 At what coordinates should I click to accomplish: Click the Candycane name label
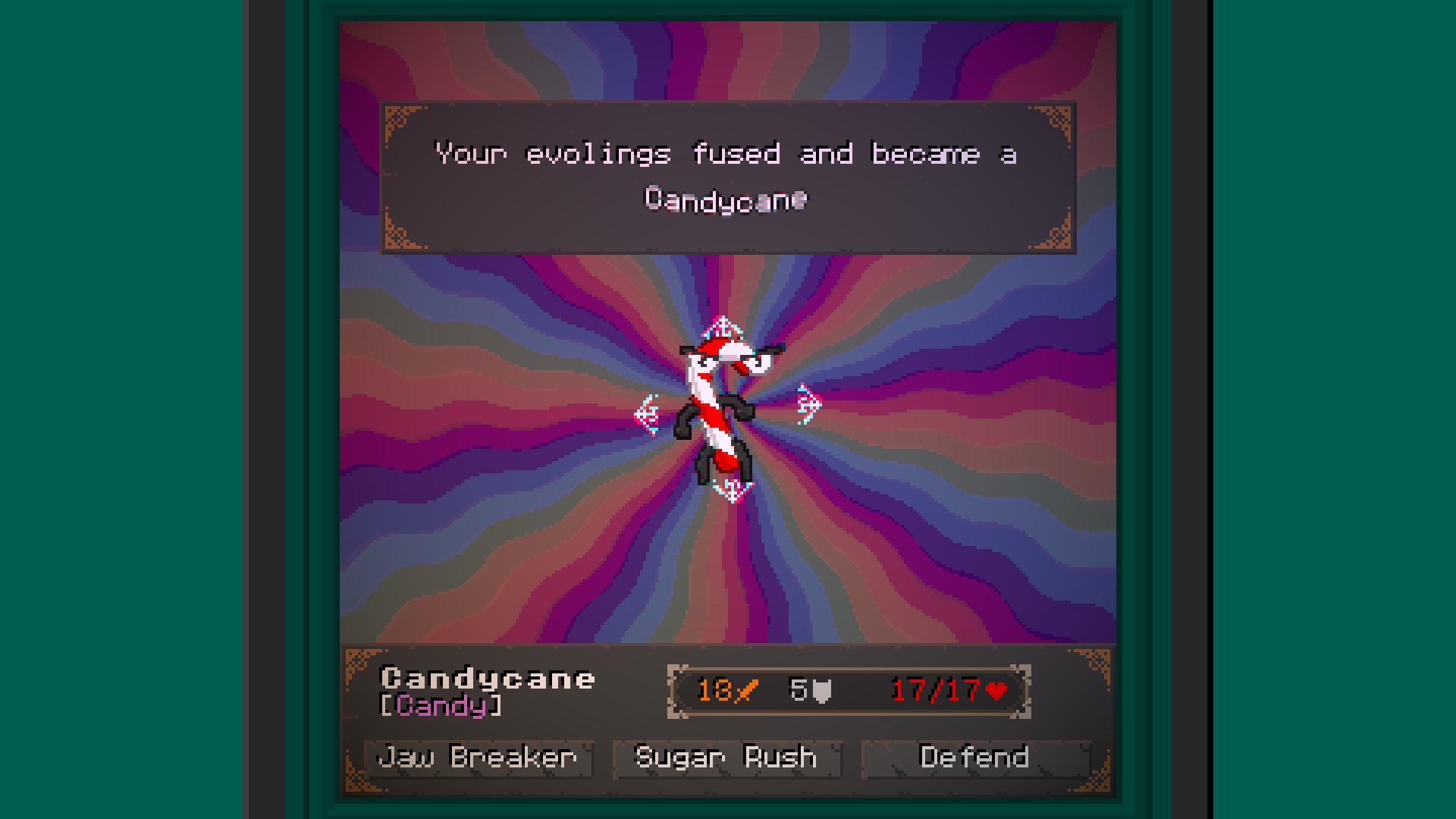pyautogui.click(x=488, y=679)
